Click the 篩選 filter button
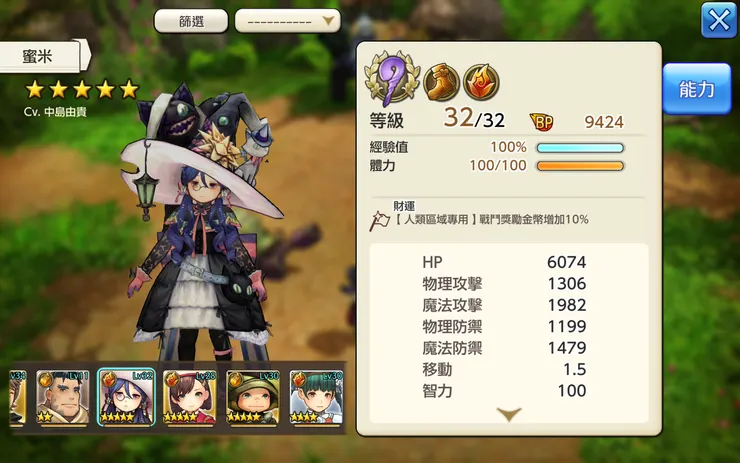740x463 pixels. tap(190, 20)
